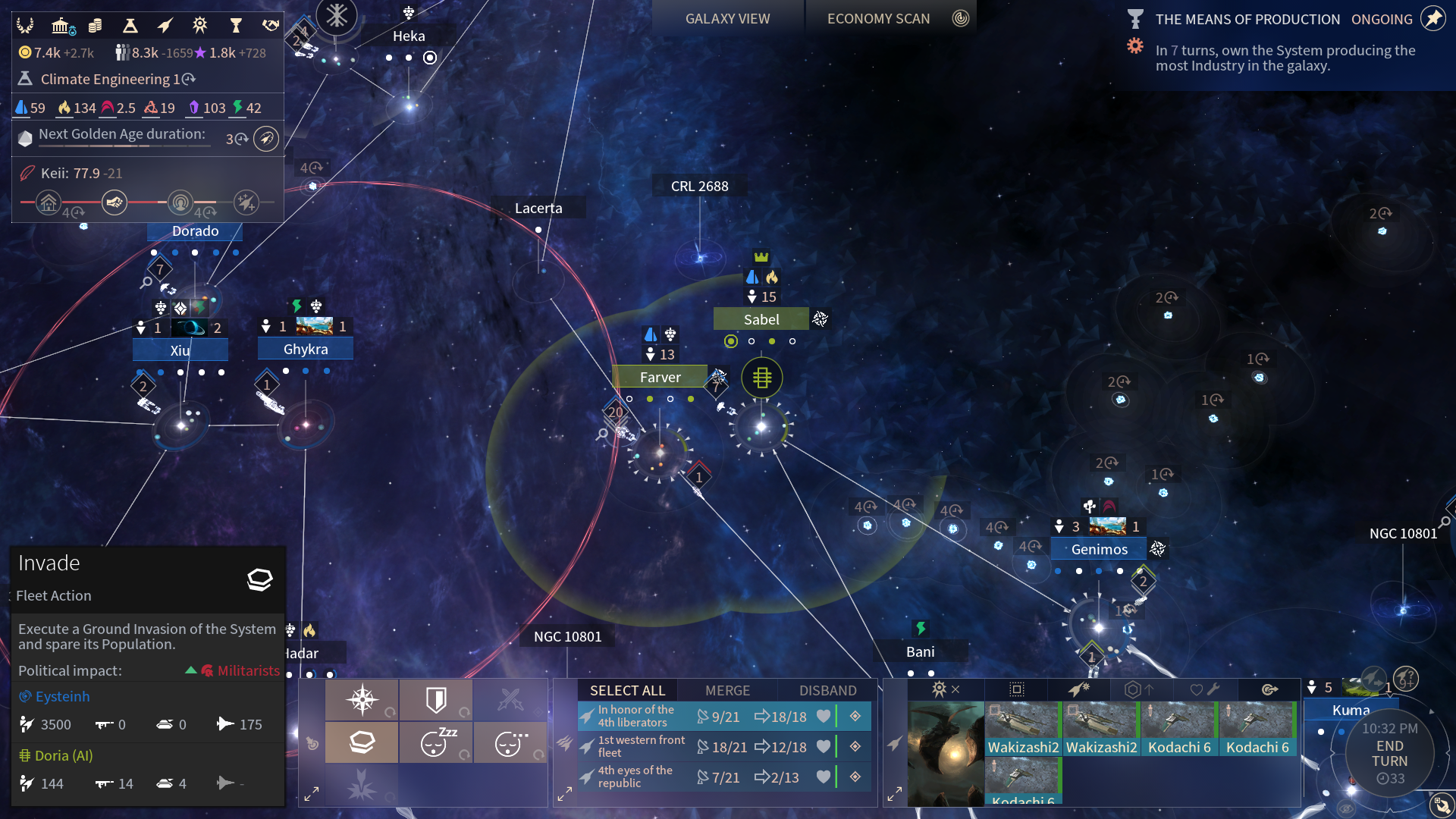Switch to Galaxy View
Image resolution: width=1456 pixels, height=819 pixels.
[726, 19]
